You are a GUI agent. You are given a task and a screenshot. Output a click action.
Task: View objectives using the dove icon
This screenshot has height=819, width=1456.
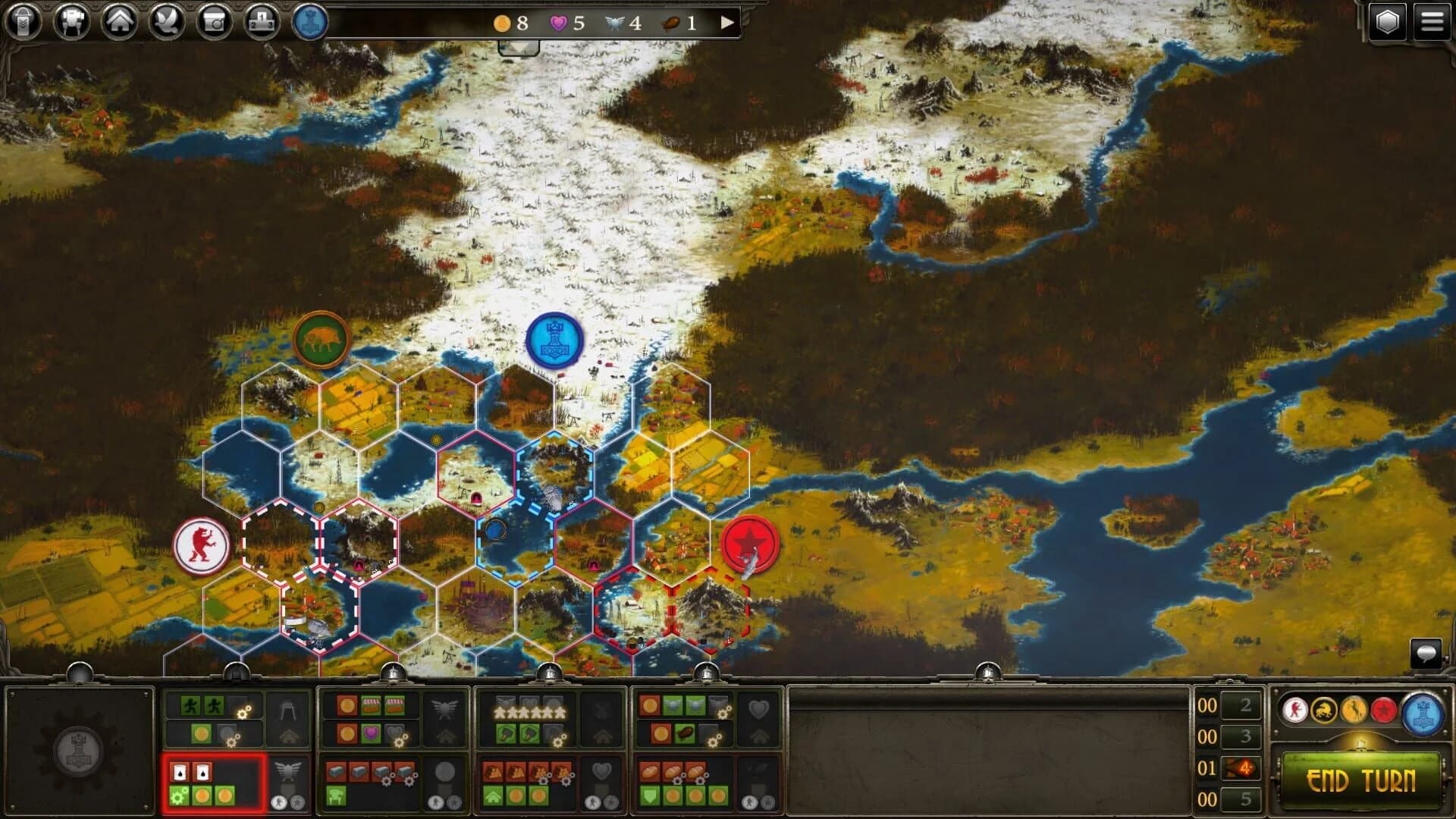(x=168, y=20)
